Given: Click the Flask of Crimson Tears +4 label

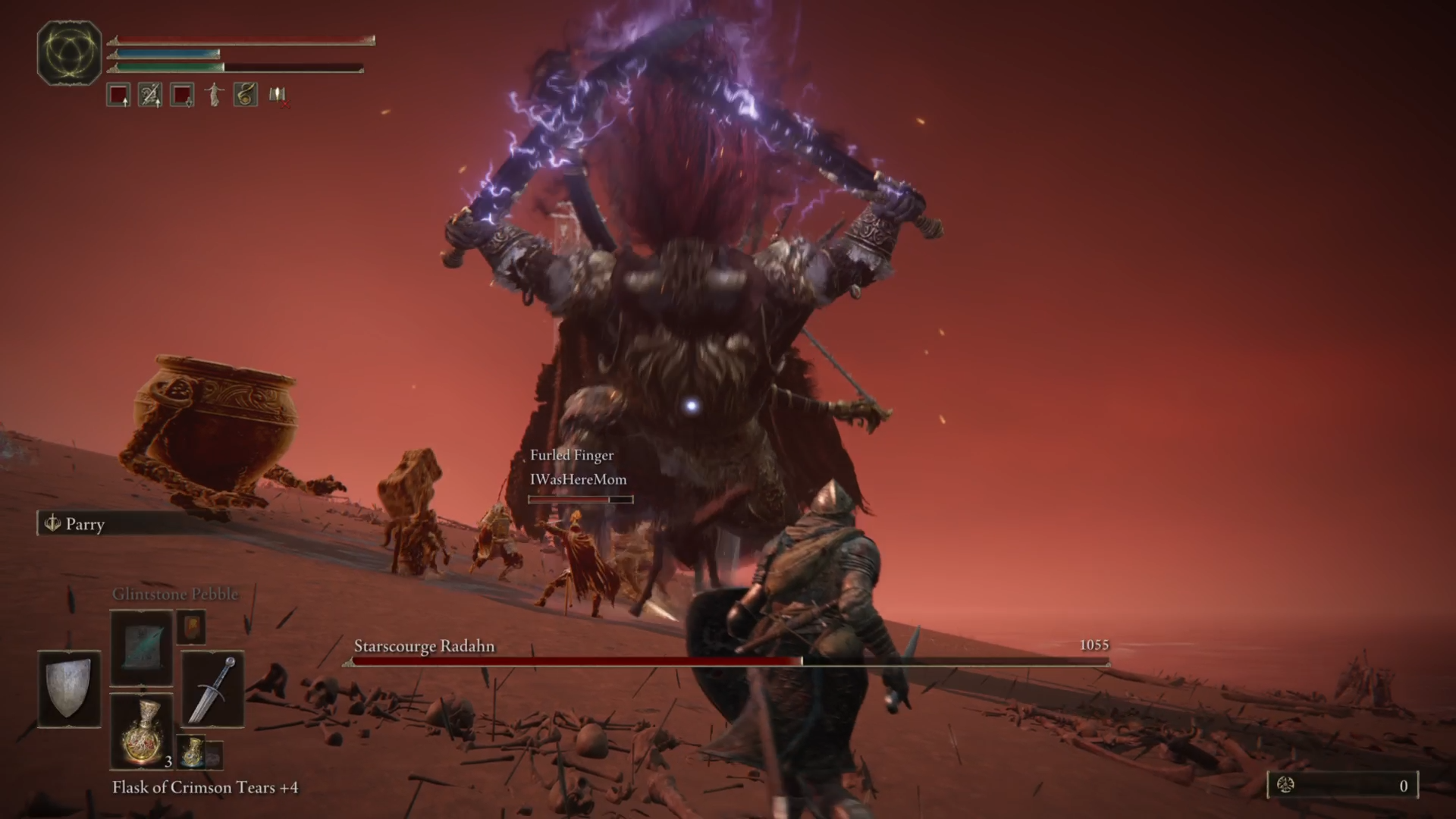Looking at the screenshot, I should click(205, 788).
